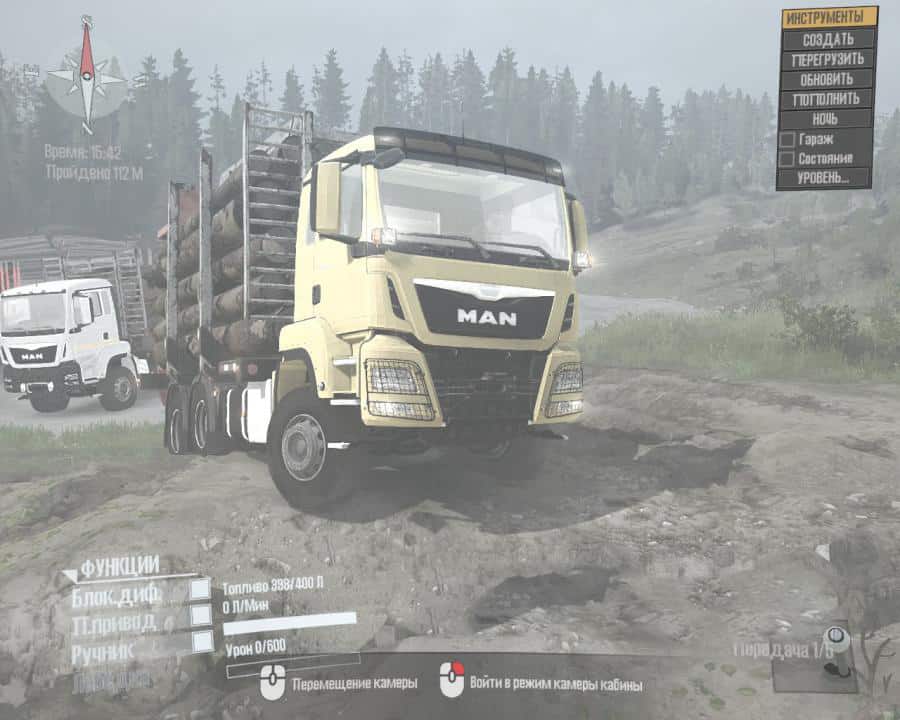Click the Создать button in tools menu
Screen dimensions: 900x720
point(827,39)
